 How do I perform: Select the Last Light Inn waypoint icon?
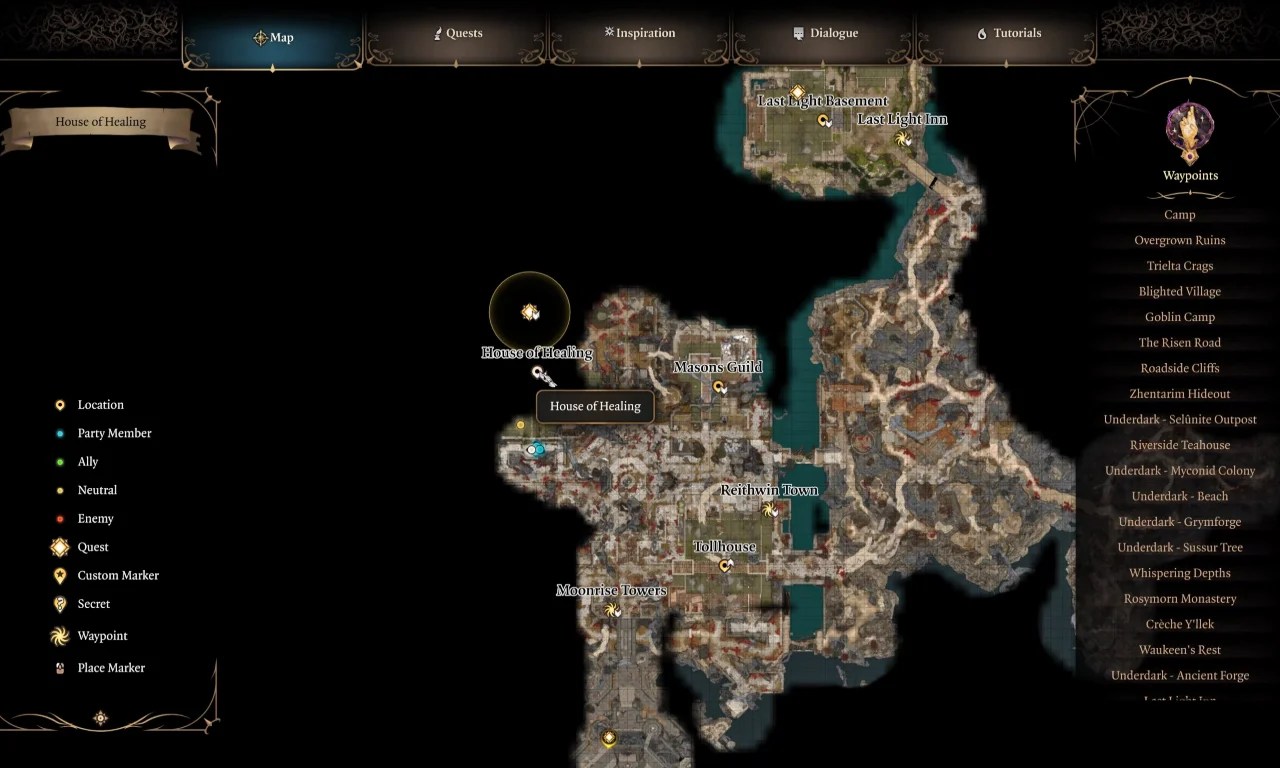pyautogui.click(x=901, y=140)
